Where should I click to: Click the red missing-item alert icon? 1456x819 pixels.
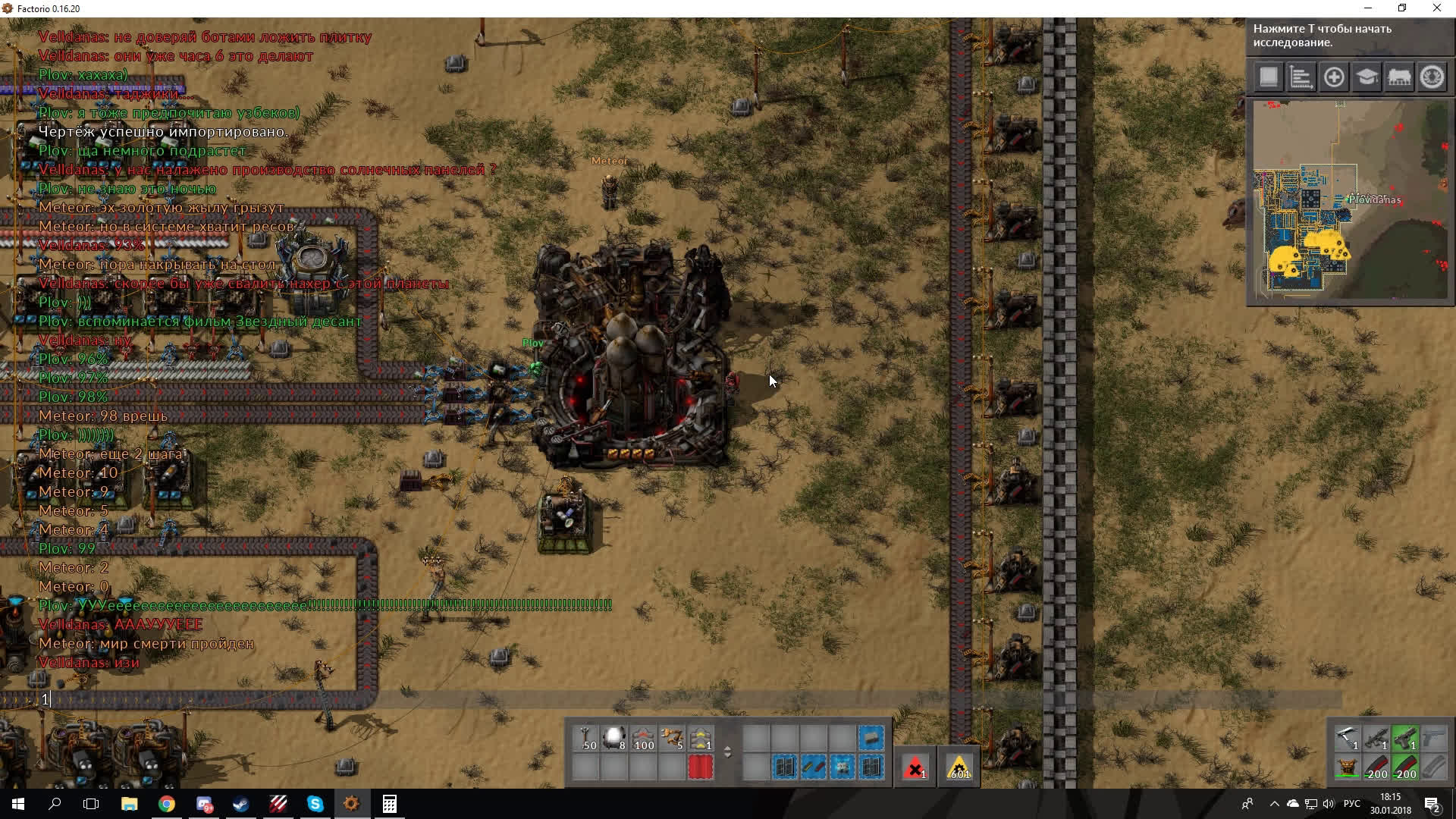[x=915, y=767]
